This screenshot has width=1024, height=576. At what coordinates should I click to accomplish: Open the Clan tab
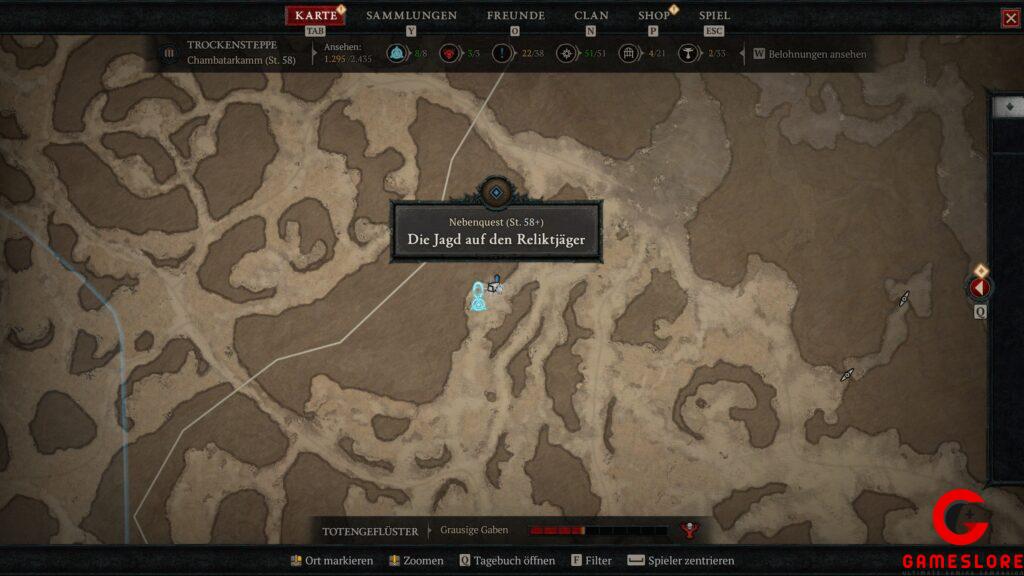click(591, 16)
